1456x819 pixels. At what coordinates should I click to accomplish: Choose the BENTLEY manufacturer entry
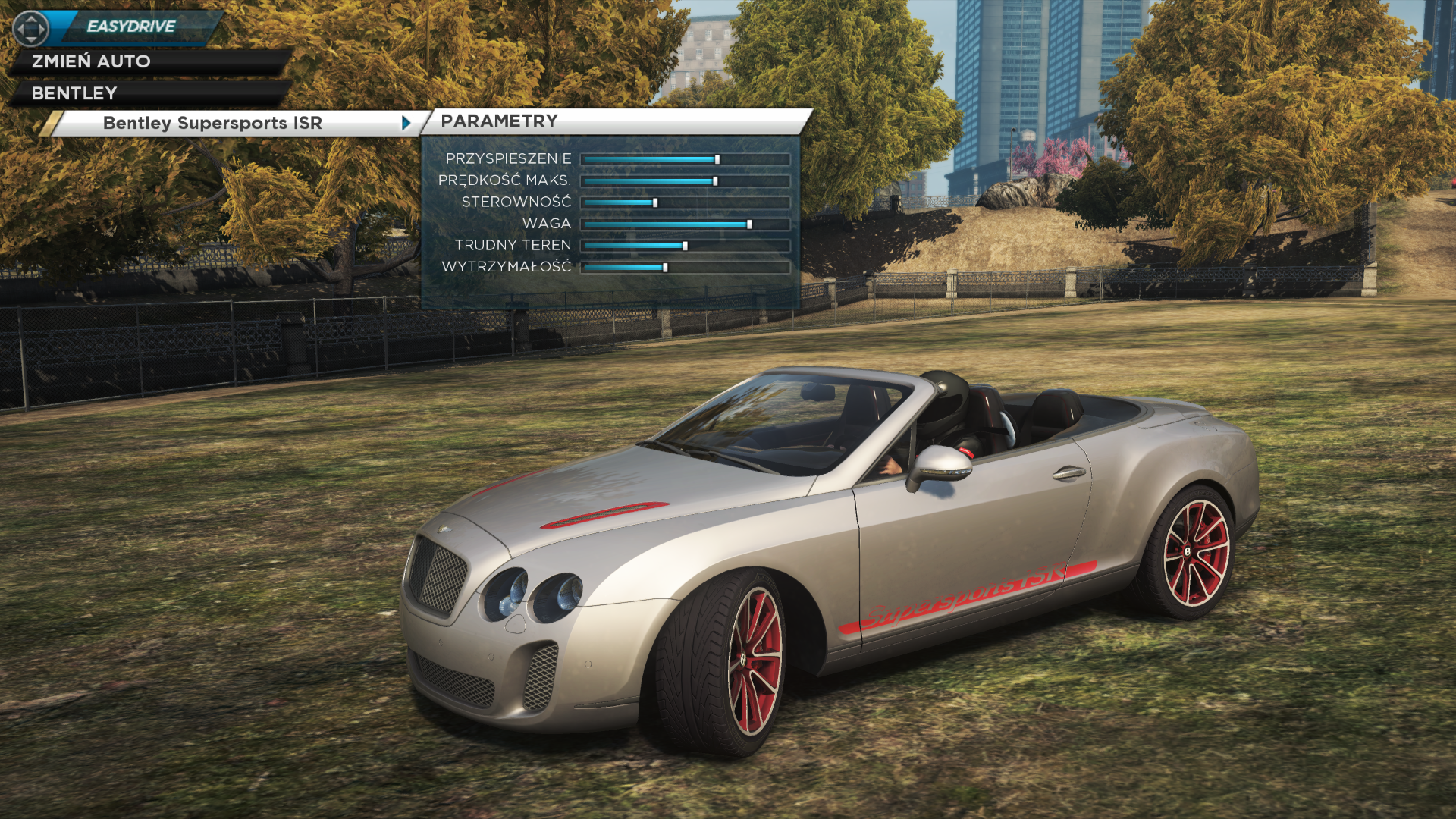pos(74,93)
